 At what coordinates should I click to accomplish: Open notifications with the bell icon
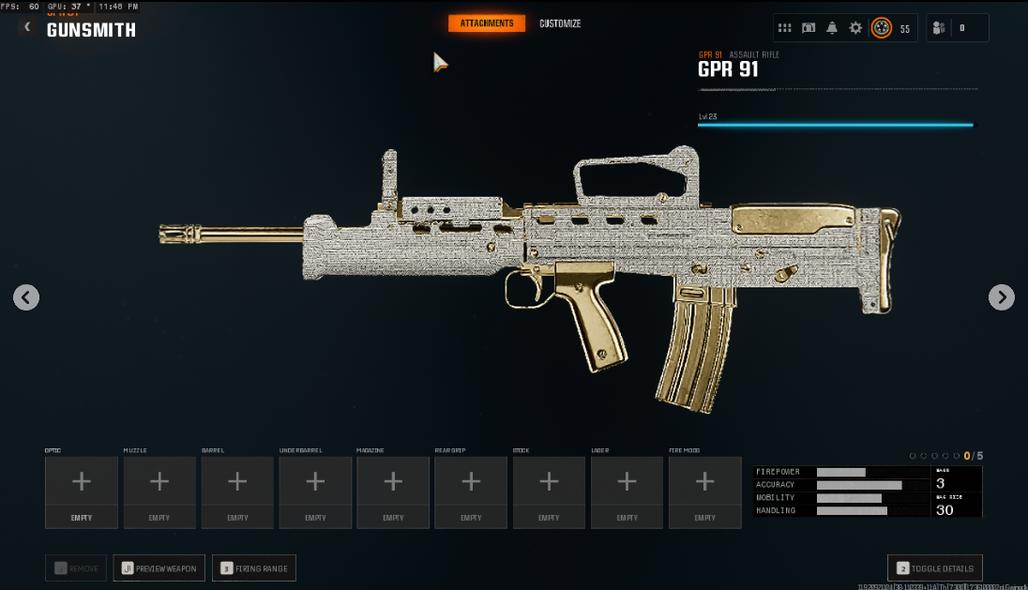tap(832, 28)
